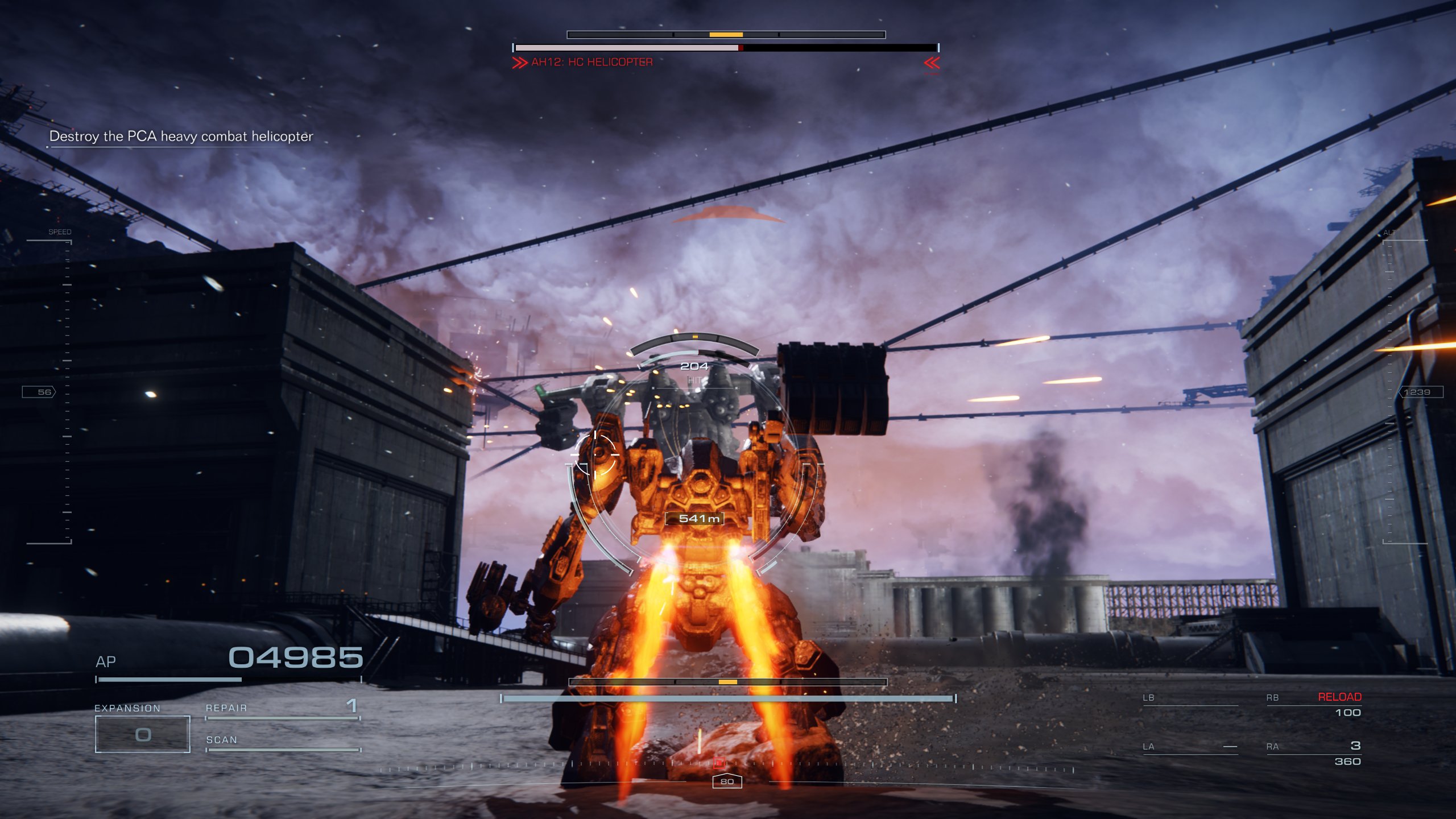
Task: Use the Repair kit indicator
Action: pos(282,709)
